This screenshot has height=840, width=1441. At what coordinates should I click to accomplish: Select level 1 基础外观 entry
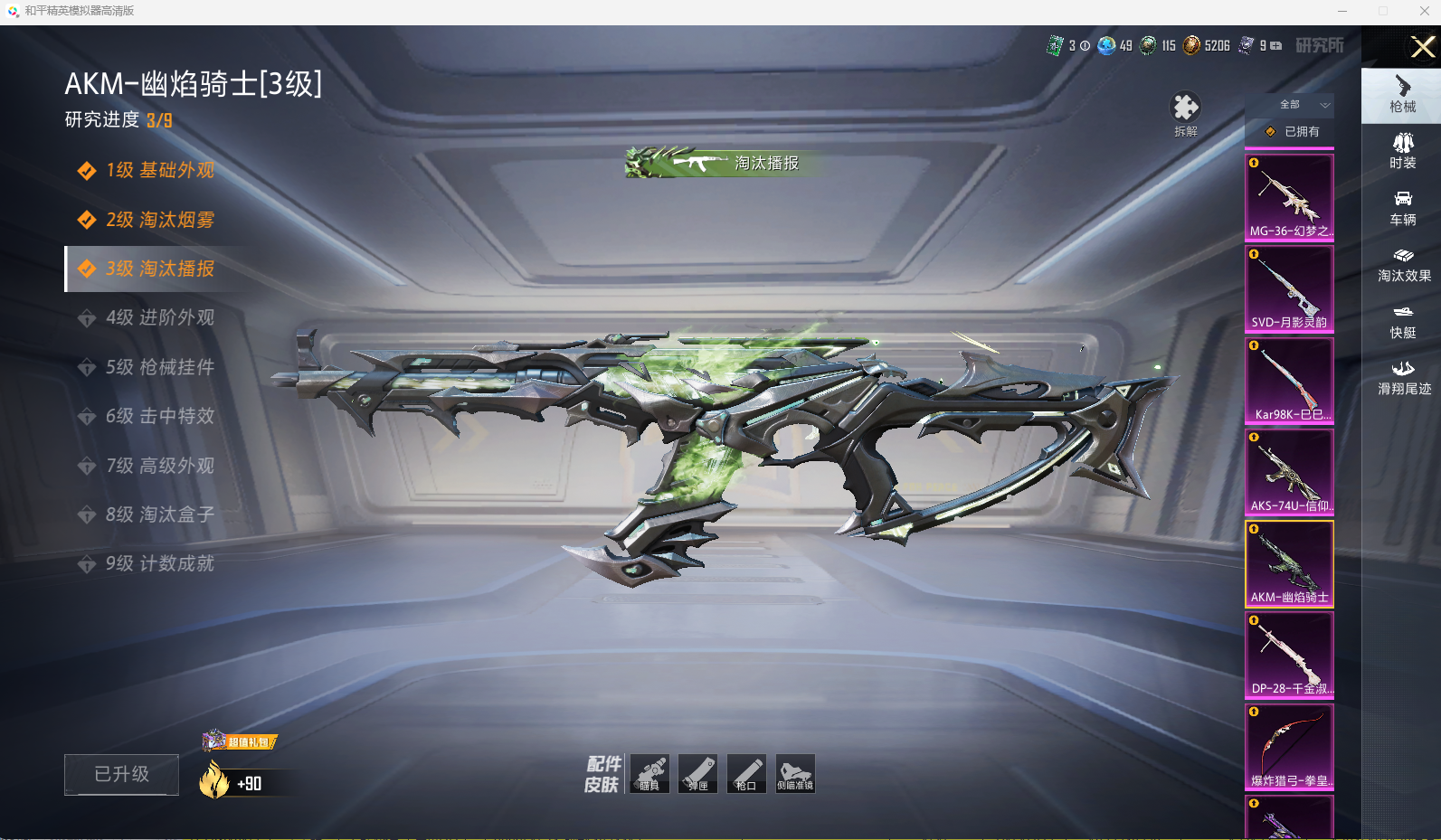(x=159, y=170)
